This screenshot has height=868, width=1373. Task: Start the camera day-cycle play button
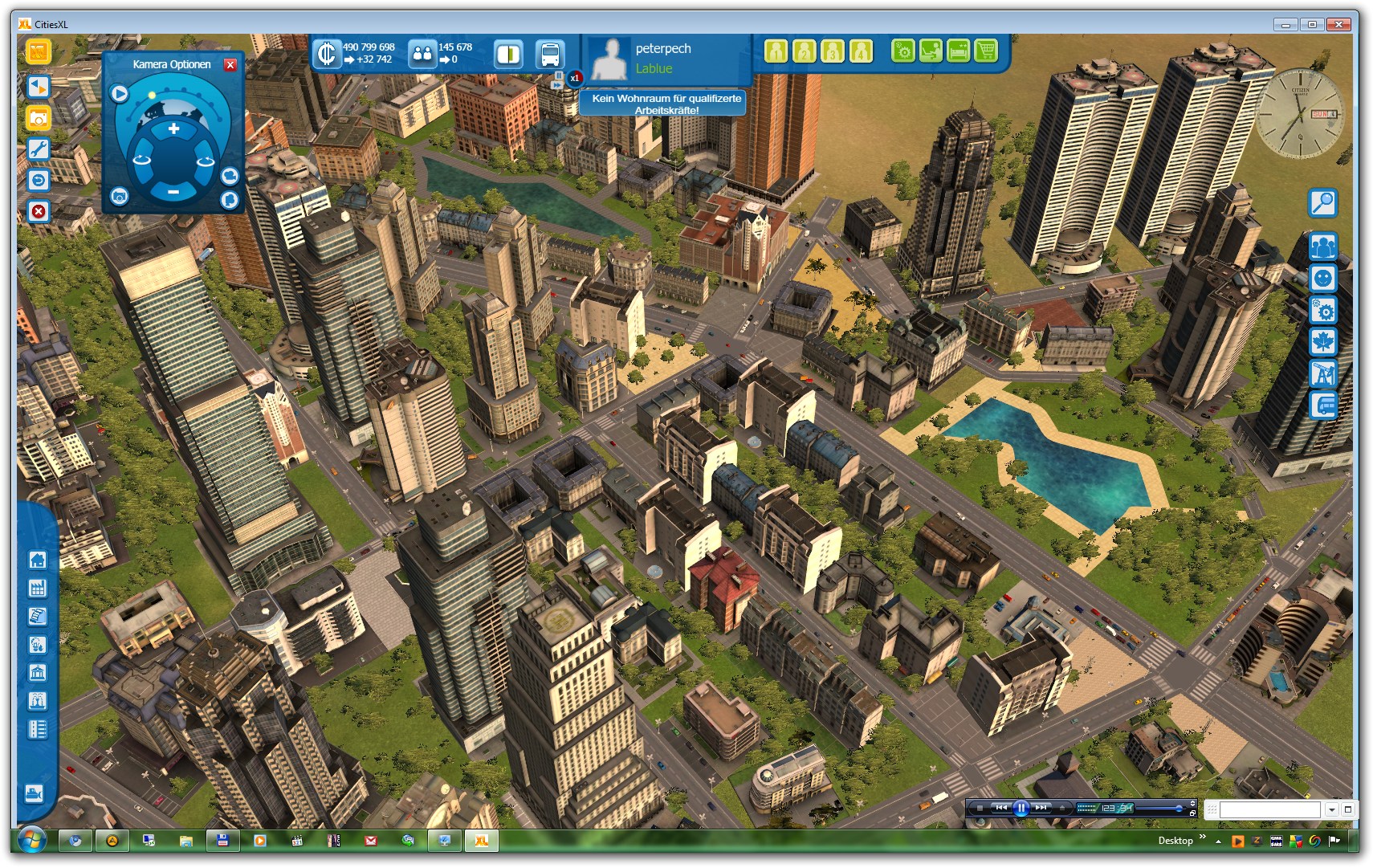click(120, 94)
